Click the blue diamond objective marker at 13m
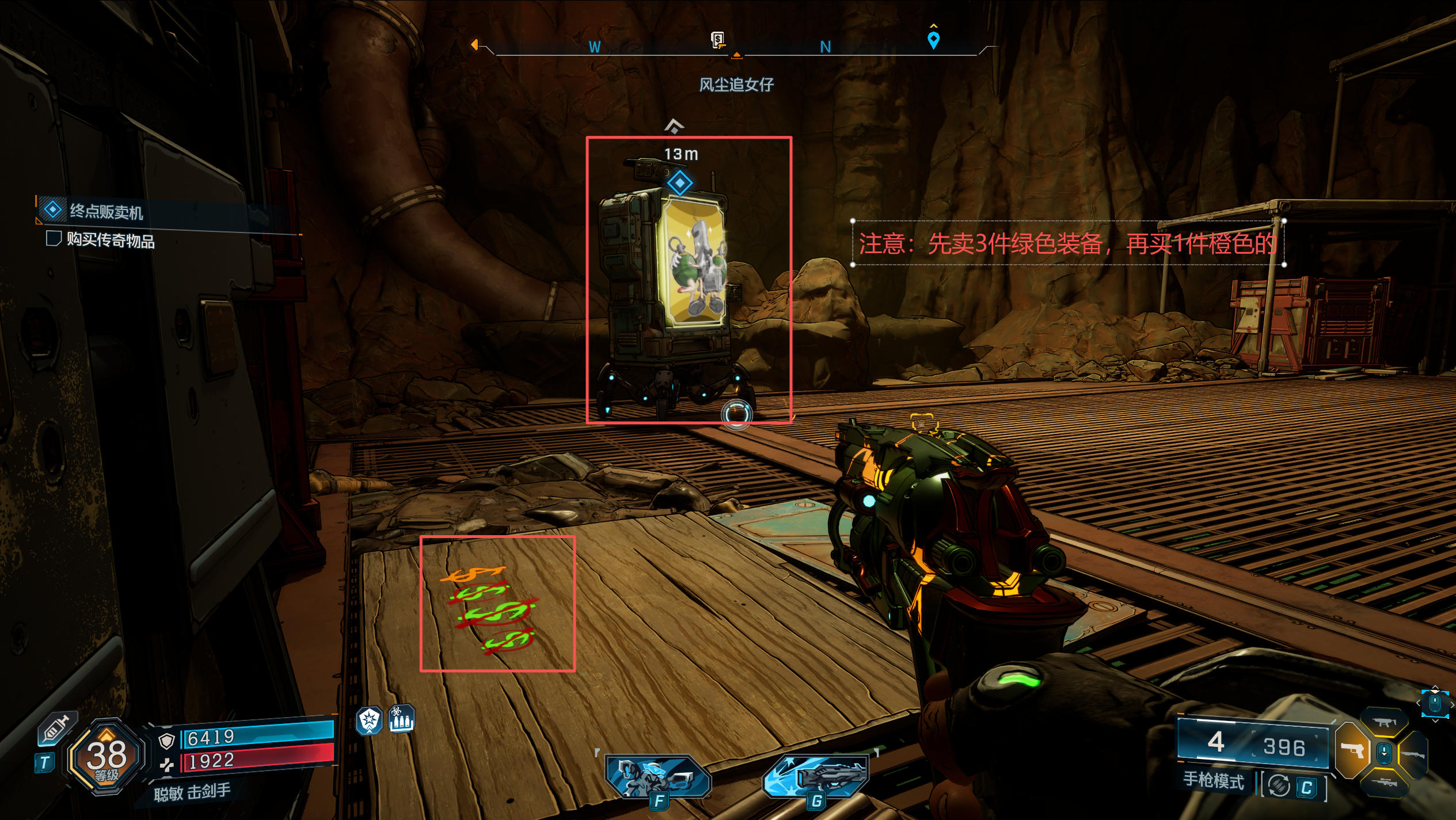The image size is (1456, 820). [x=680, y=184]
